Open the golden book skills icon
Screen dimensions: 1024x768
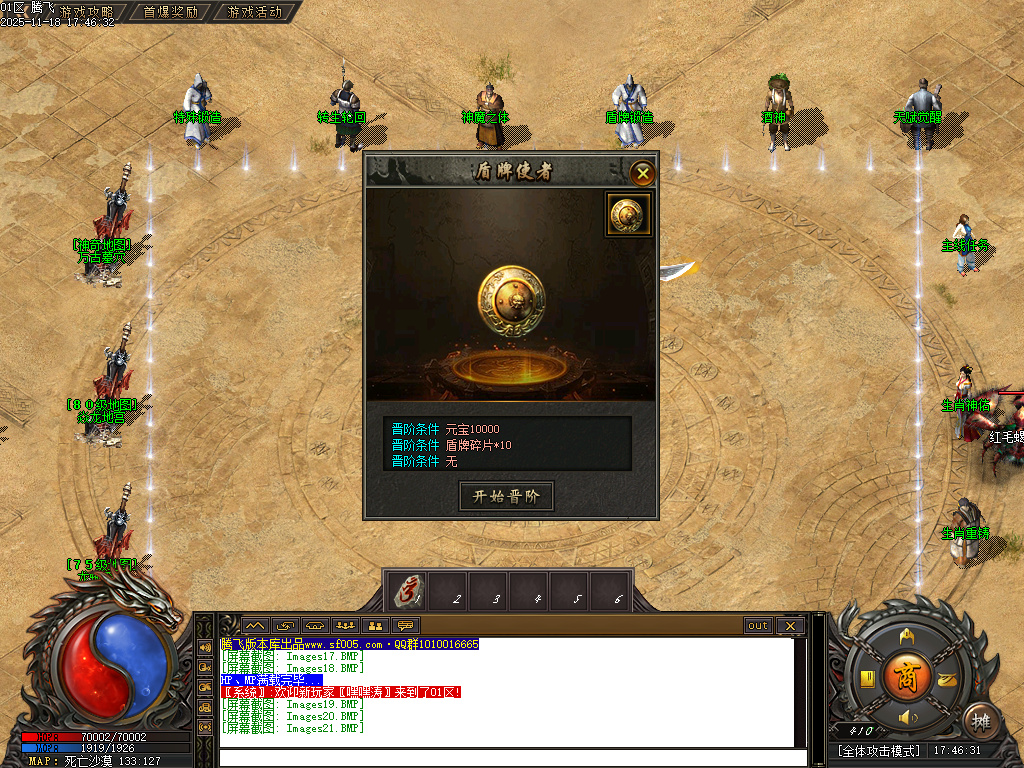click(868, 679)
